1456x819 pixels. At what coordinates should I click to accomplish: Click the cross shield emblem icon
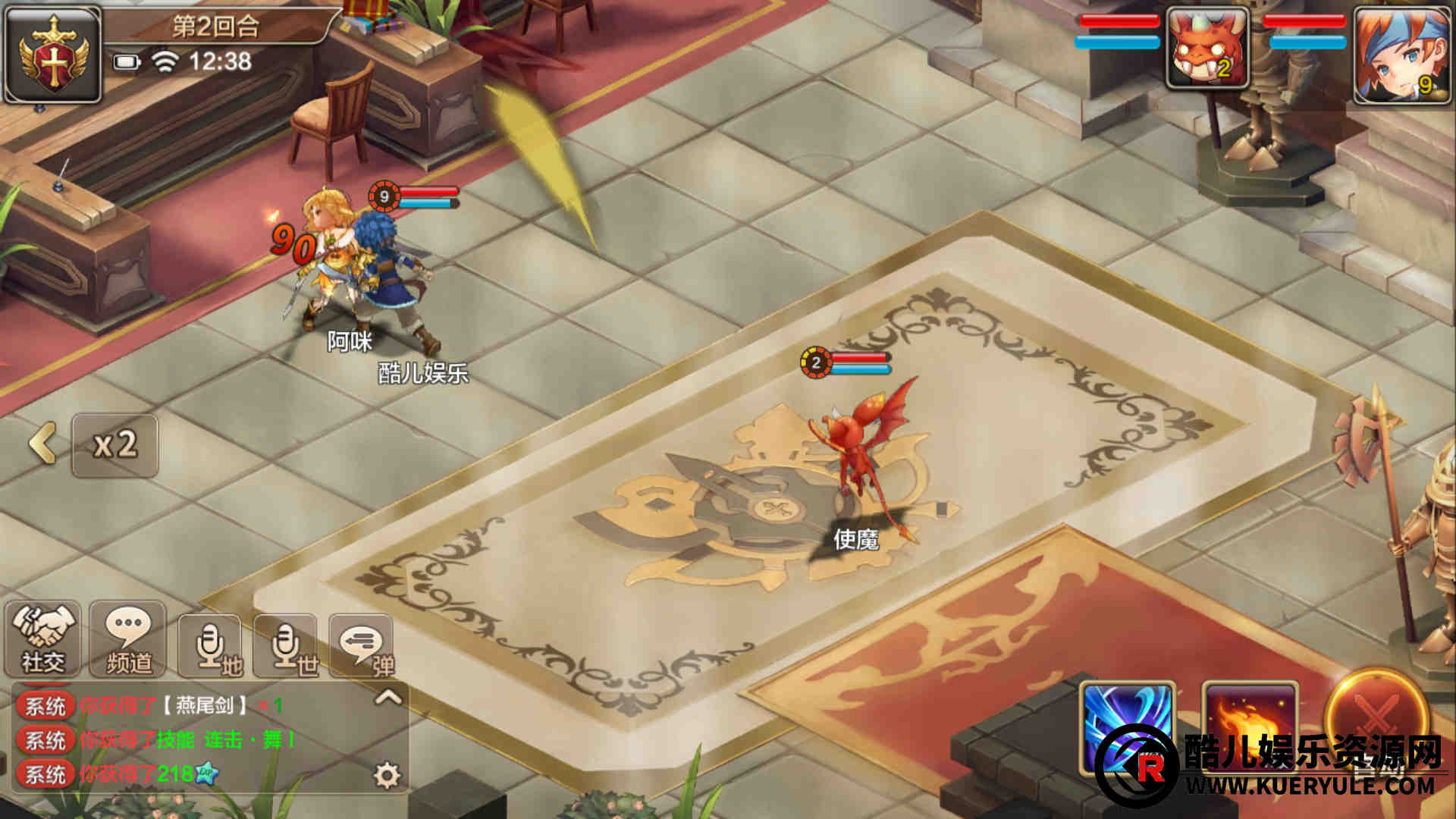53,55
